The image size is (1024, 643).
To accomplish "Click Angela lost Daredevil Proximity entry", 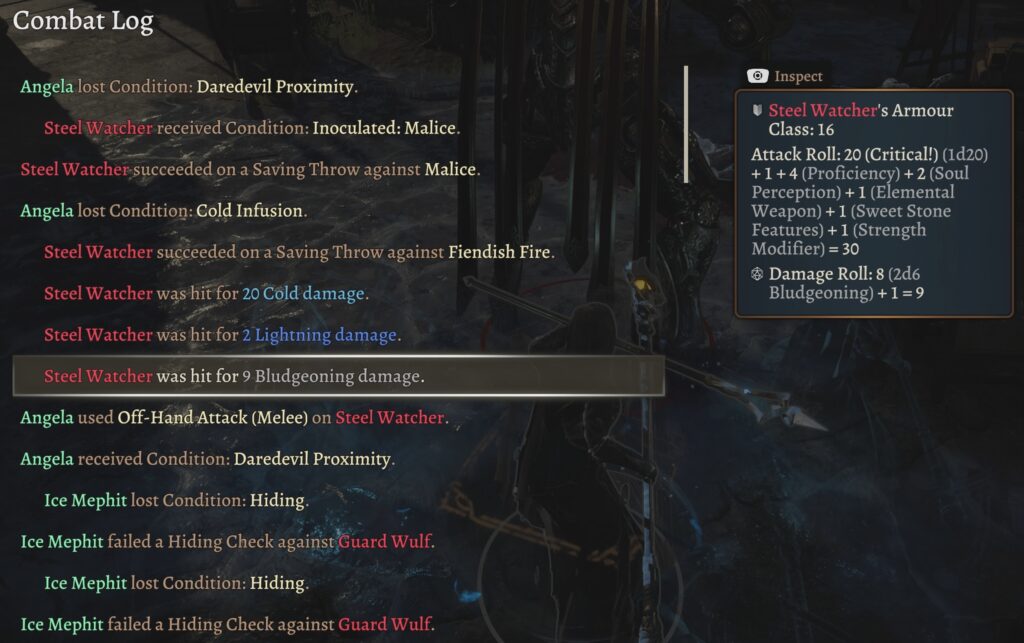I will (x=188, y=87).
